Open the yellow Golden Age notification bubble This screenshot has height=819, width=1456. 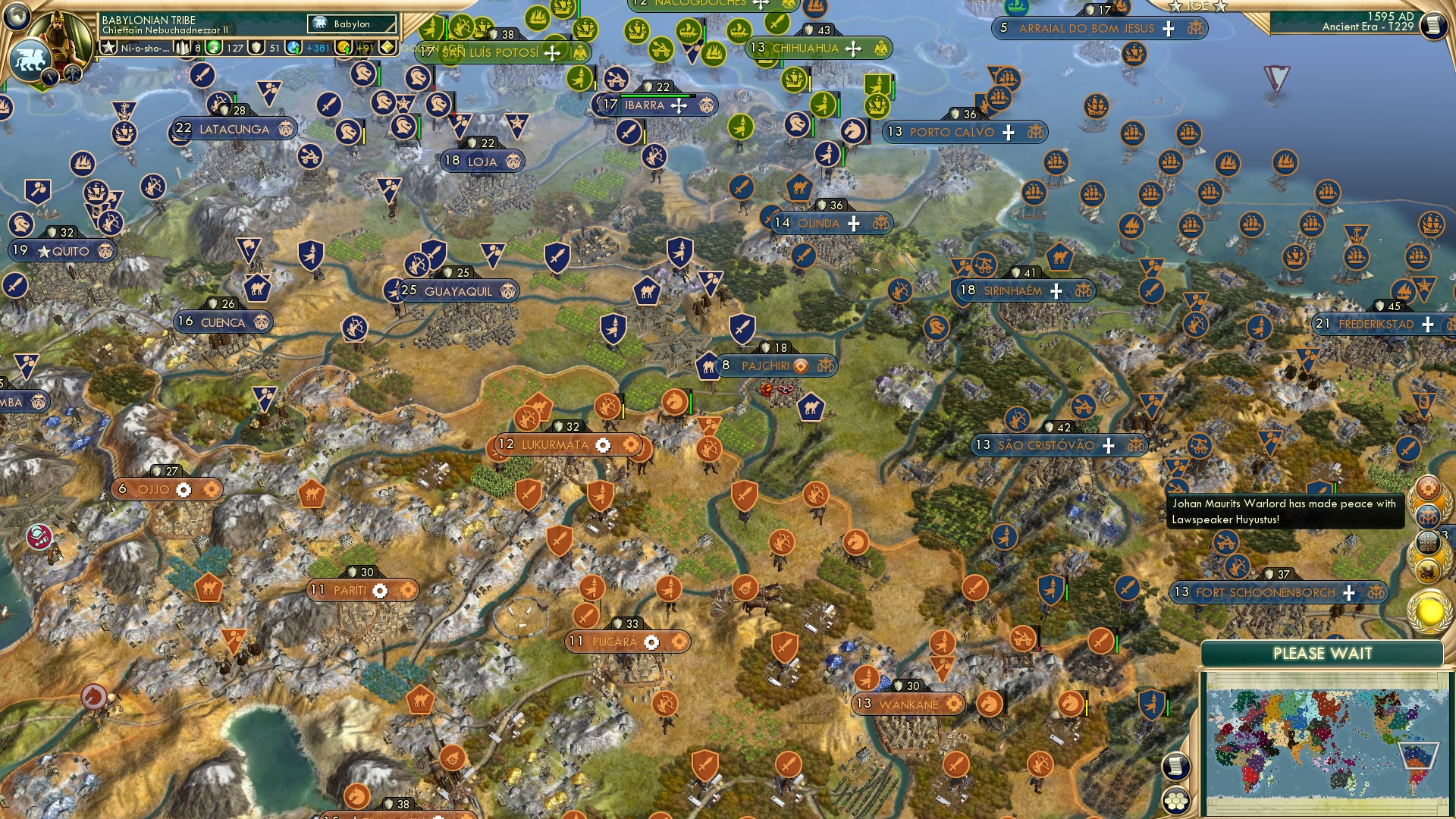point(1429,610)
